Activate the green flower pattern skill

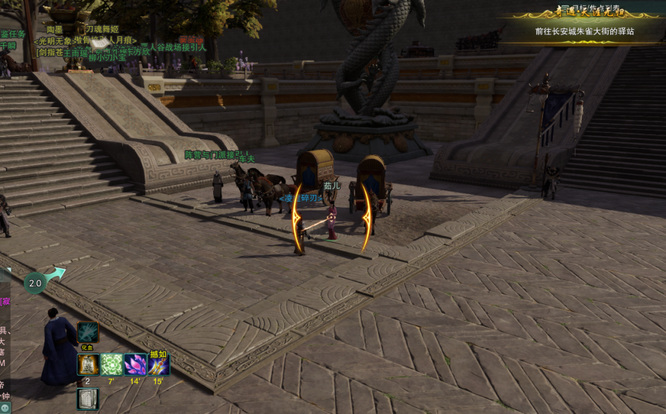pyautogui.click(x=112, y=365)
